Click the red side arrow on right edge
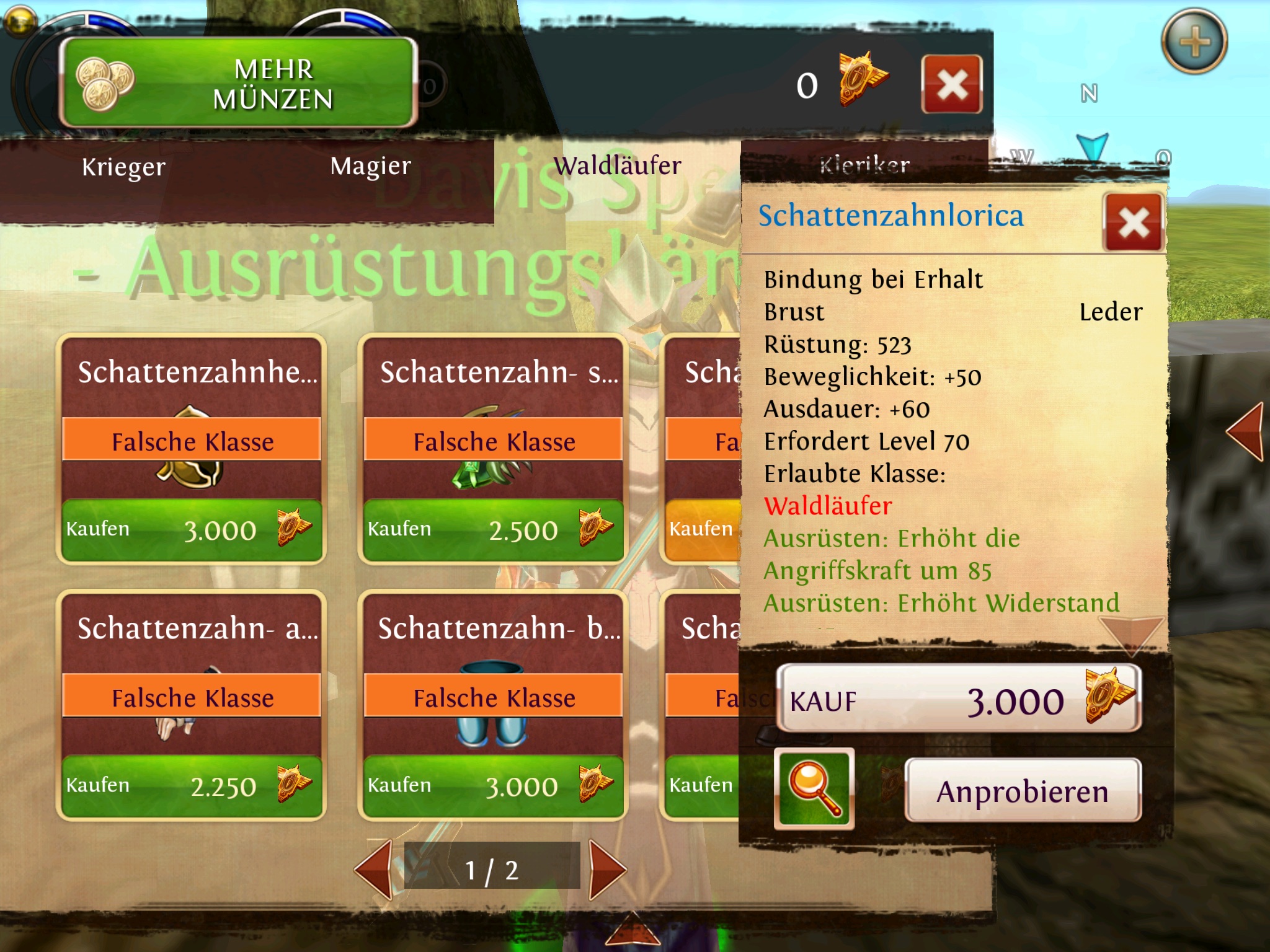This screenshot has width=1270, height=952. click(x=1246, y=431)
